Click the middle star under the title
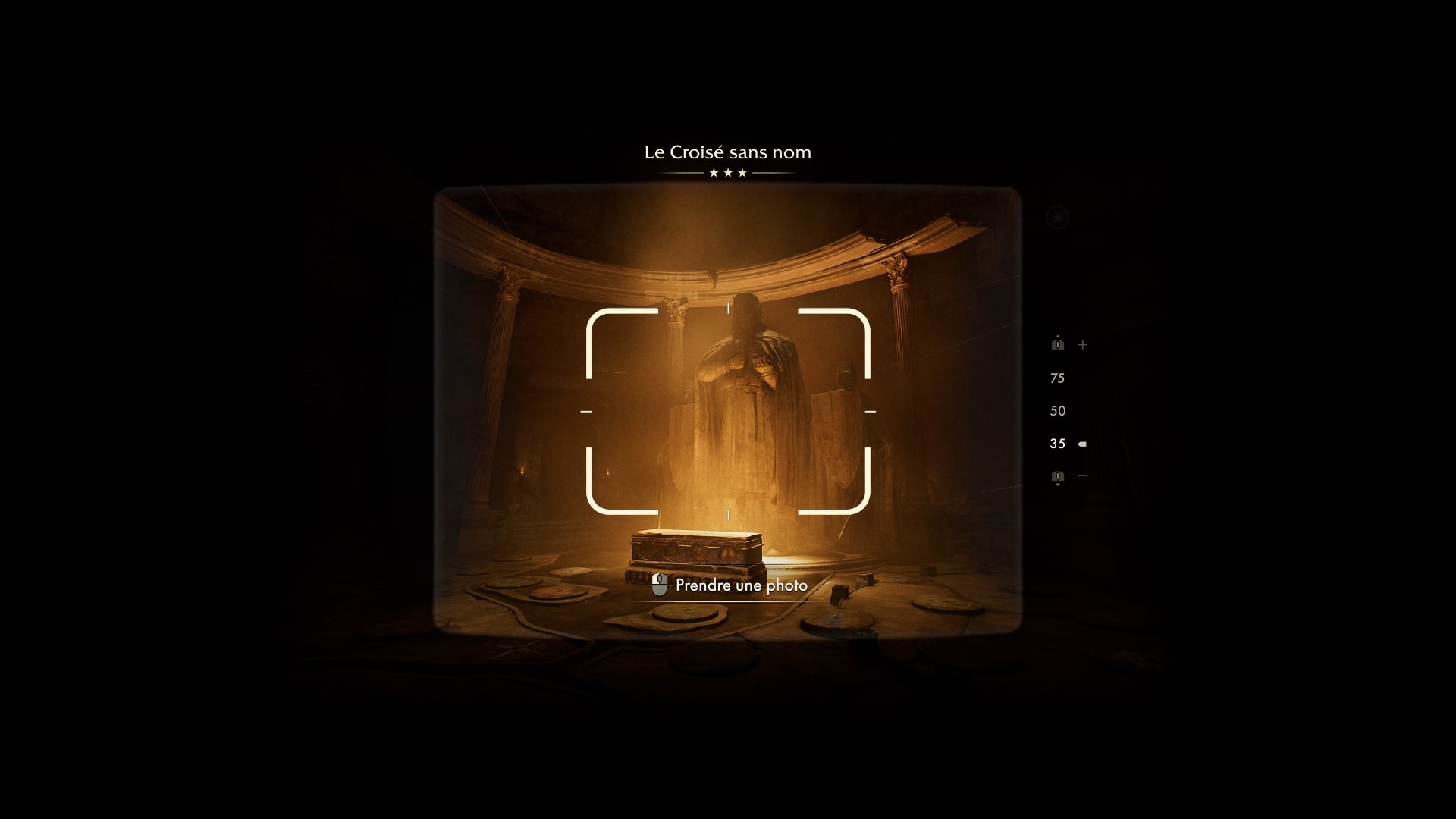Screen dimensions: 1456x819 pyautogui.click(x=728, y=173)
